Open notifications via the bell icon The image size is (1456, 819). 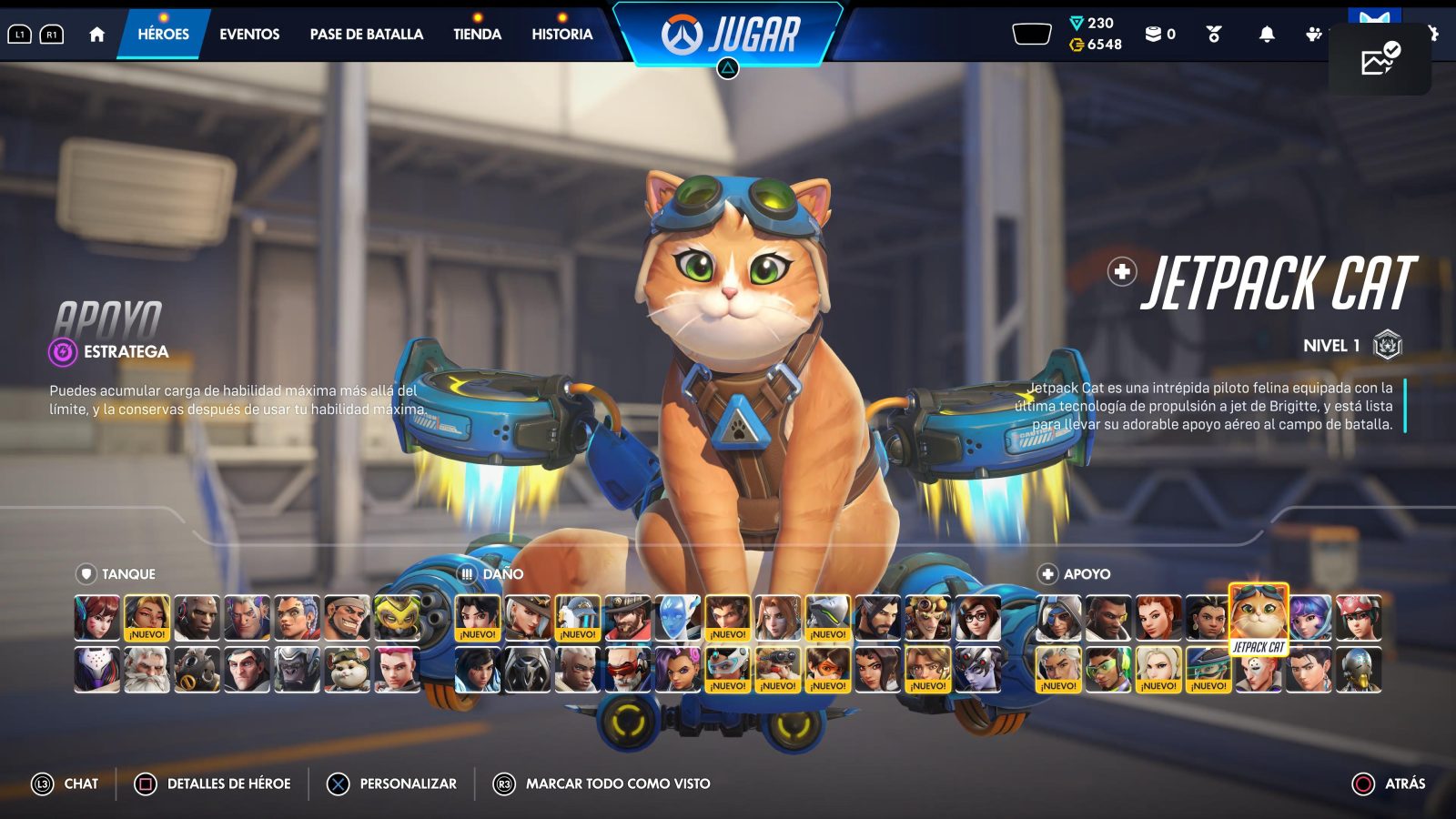click(1268, 34)
